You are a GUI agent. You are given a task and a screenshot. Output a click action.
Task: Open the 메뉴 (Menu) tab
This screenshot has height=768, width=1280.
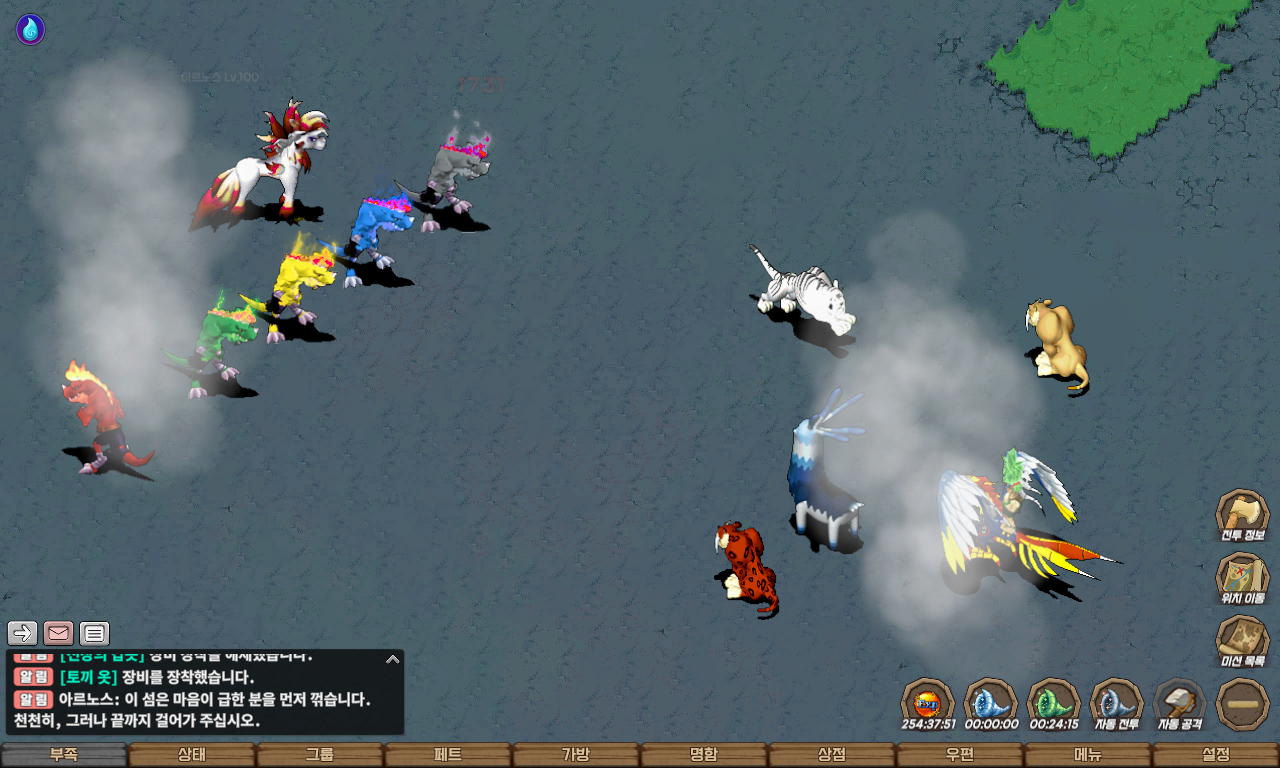pyautogui.click(x=1088, y=755)
